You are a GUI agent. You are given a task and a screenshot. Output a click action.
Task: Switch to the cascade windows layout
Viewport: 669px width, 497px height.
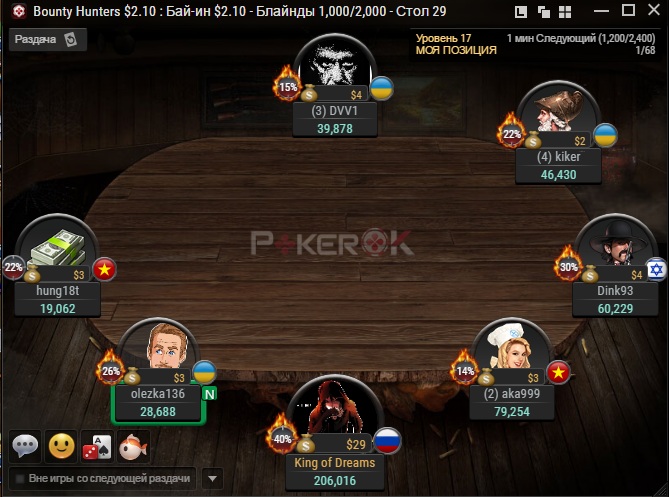tap(544, 12)
